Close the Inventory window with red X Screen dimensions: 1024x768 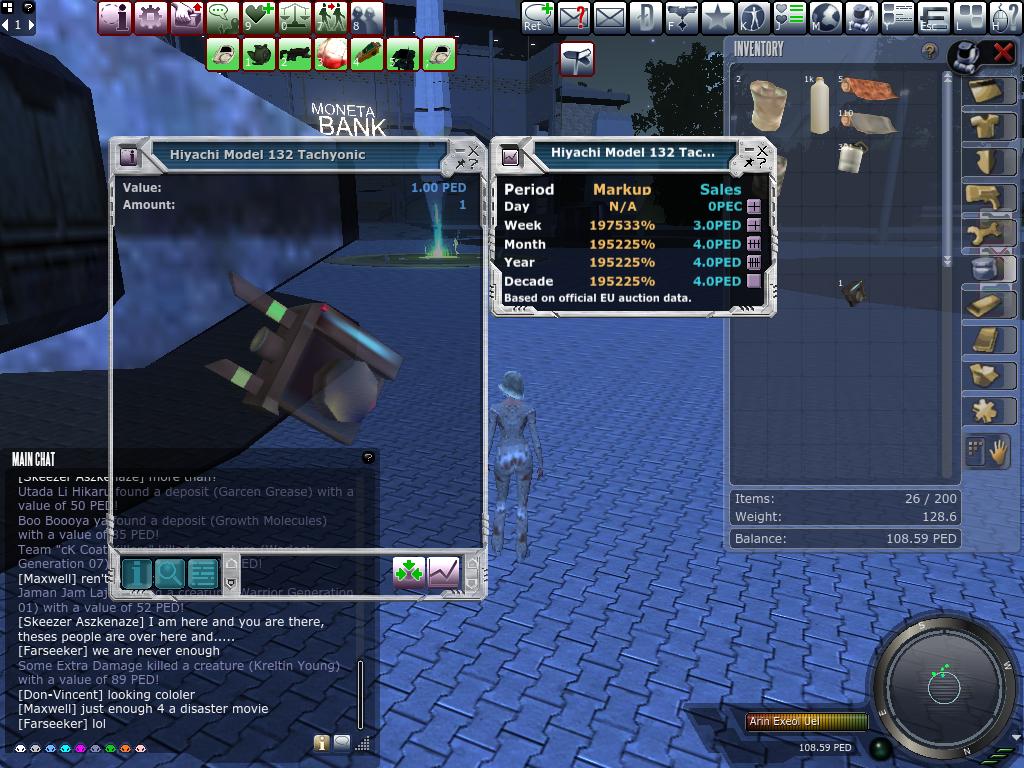pos(1003,53)
